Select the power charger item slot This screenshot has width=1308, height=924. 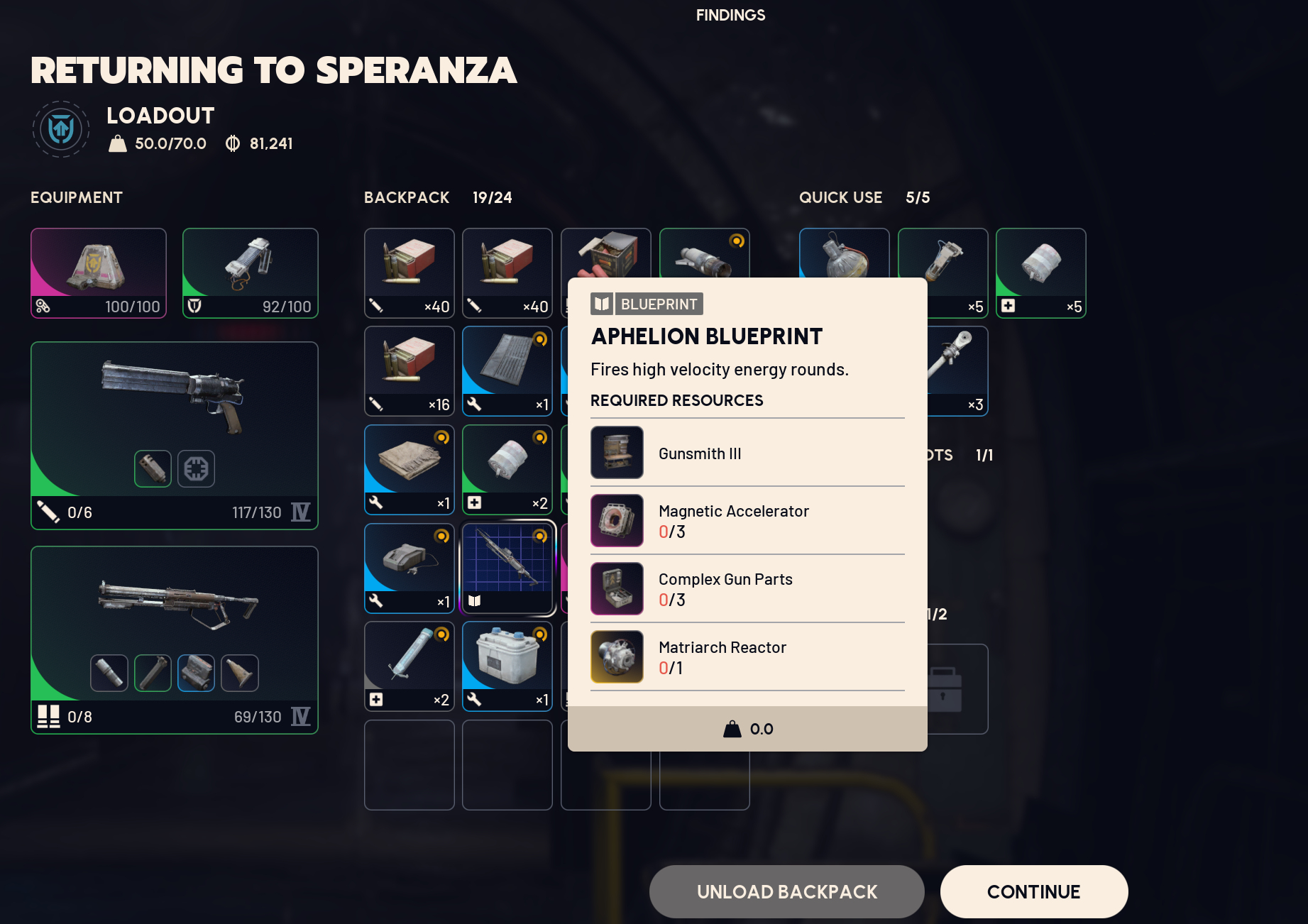[x=409, y=568]
